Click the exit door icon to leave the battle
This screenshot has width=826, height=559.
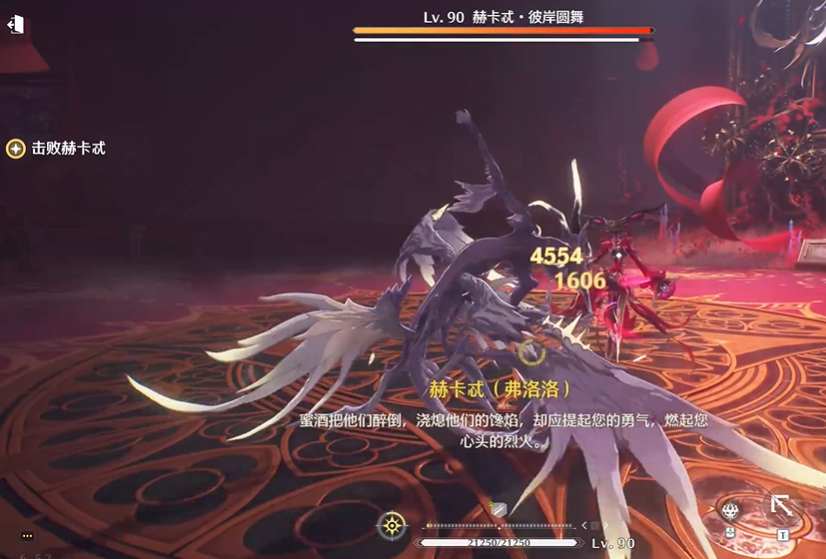tap(15, 25)
